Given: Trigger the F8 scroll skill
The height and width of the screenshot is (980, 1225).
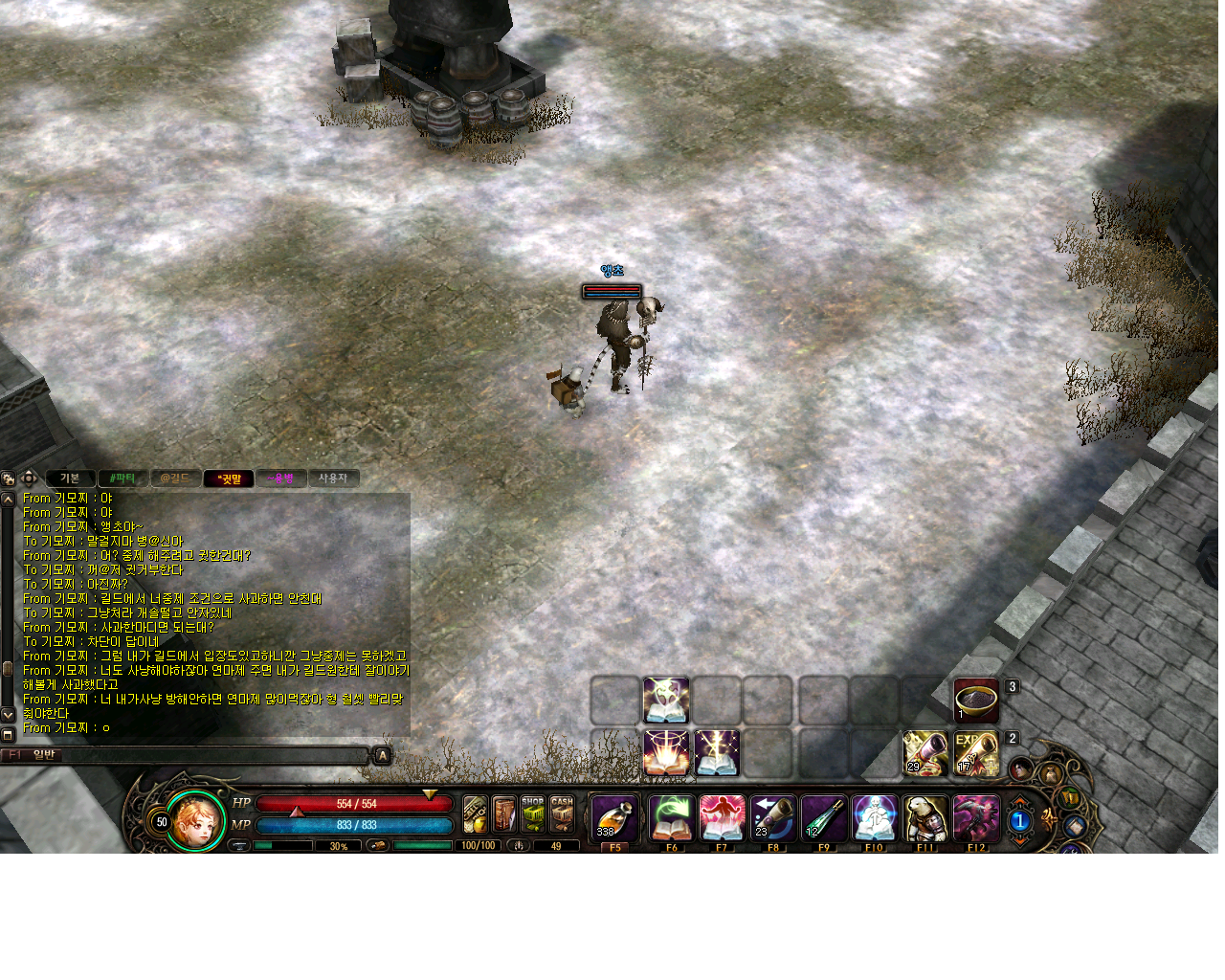Looking at the screenshot, I should click(773, 816).
